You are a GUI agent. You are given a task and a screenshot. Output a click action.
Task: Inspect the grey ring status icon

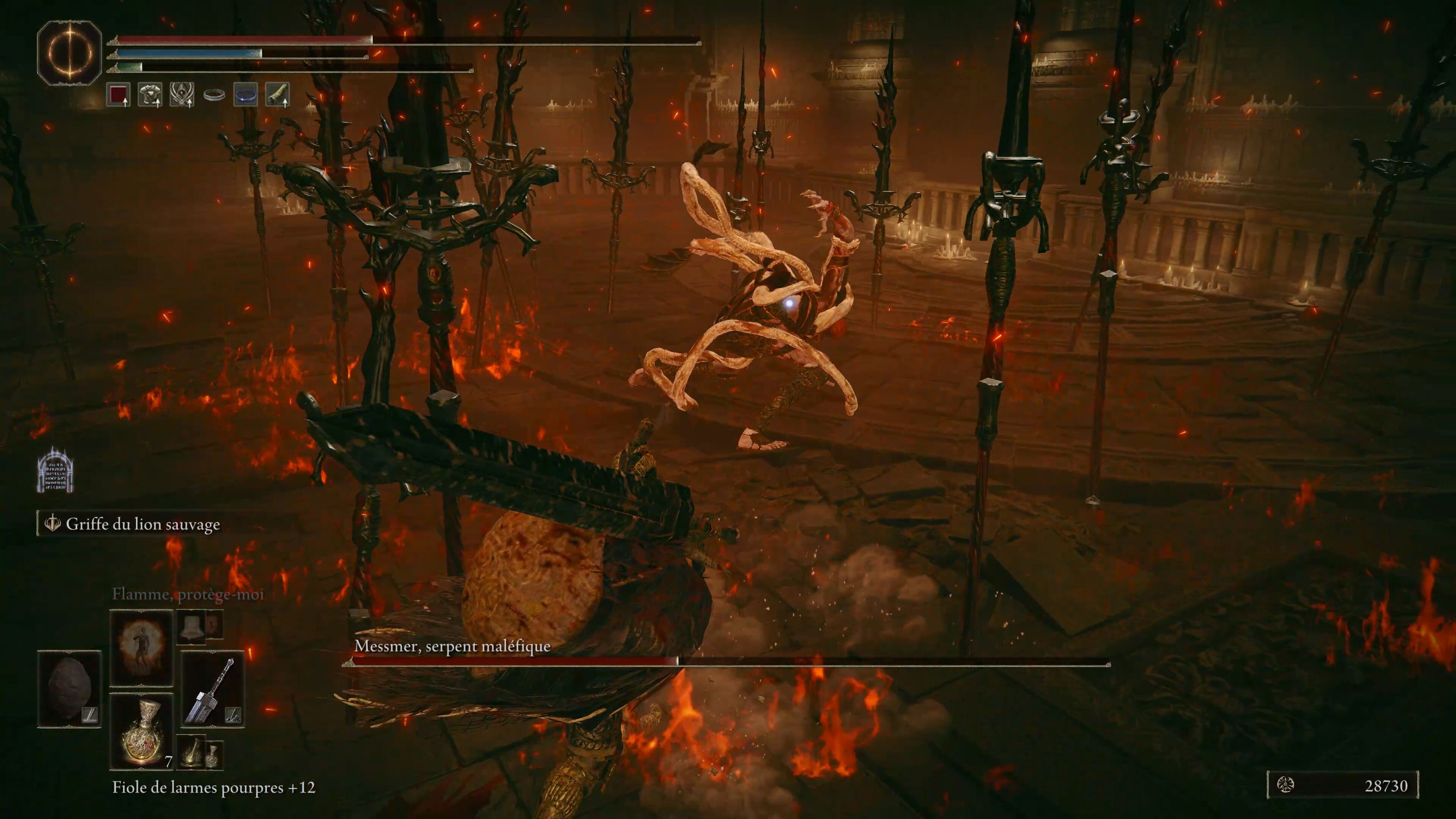(214, 95)
